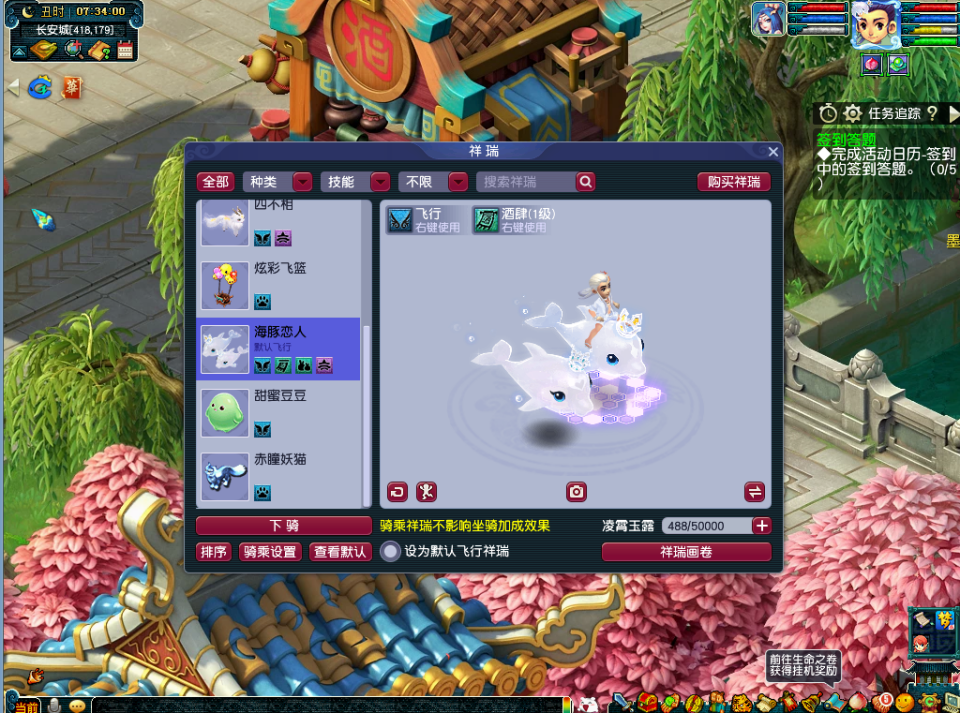The image size is (960, 713).
Task: Click the 查看默认 button
Action: (340, 552)
